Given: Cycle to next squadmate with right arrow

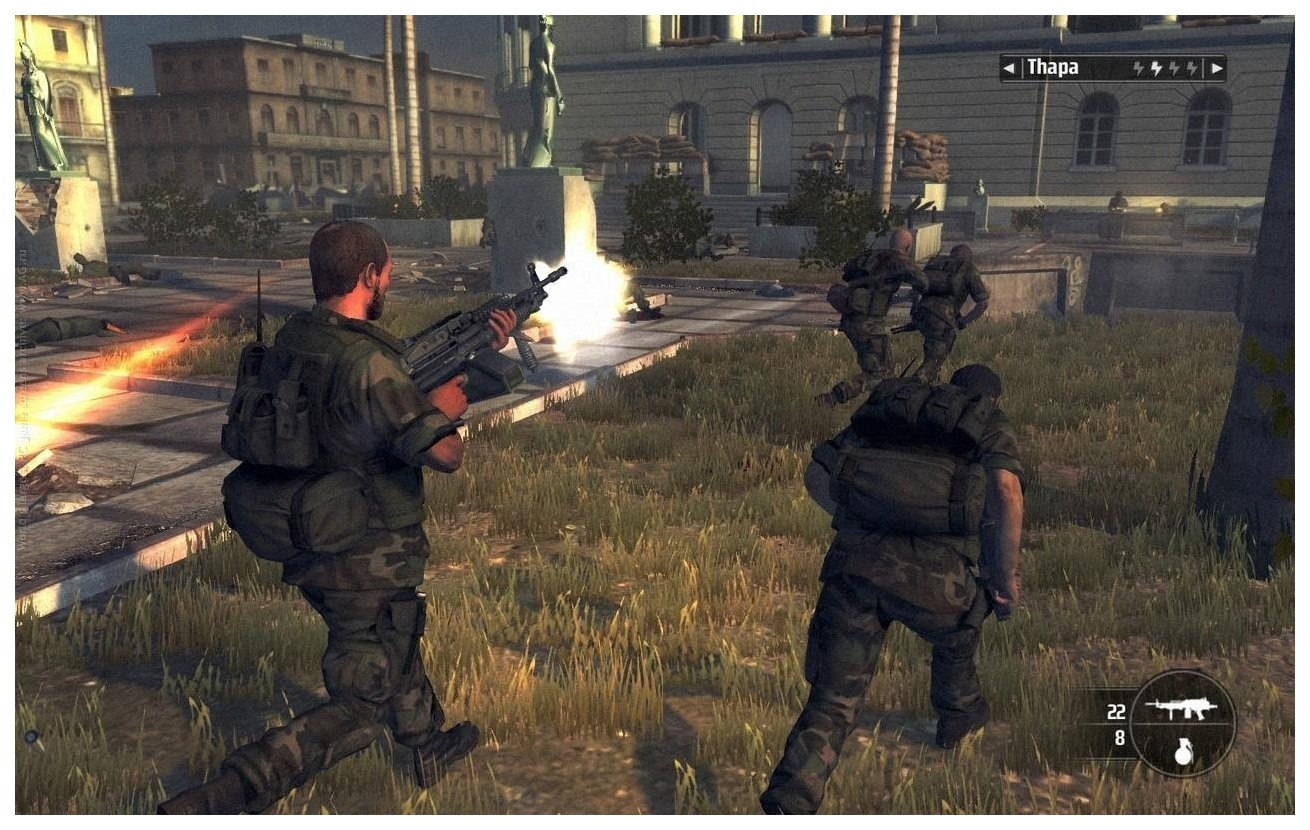Looking at the screenshot, I should pyautogui.click(x=1216, y=69).
